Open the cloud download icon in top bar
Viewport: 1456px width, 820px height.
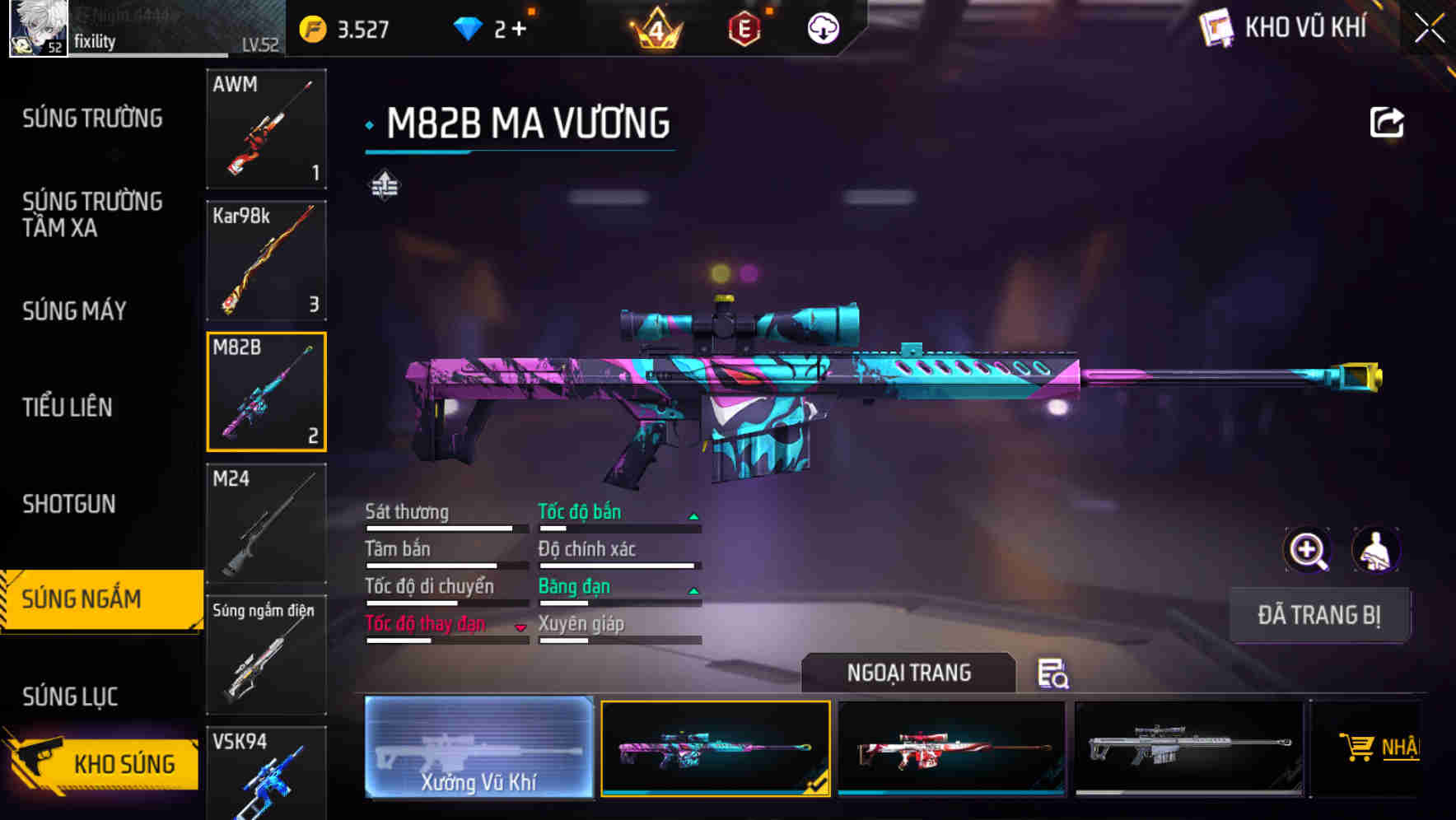click(821, 27)
